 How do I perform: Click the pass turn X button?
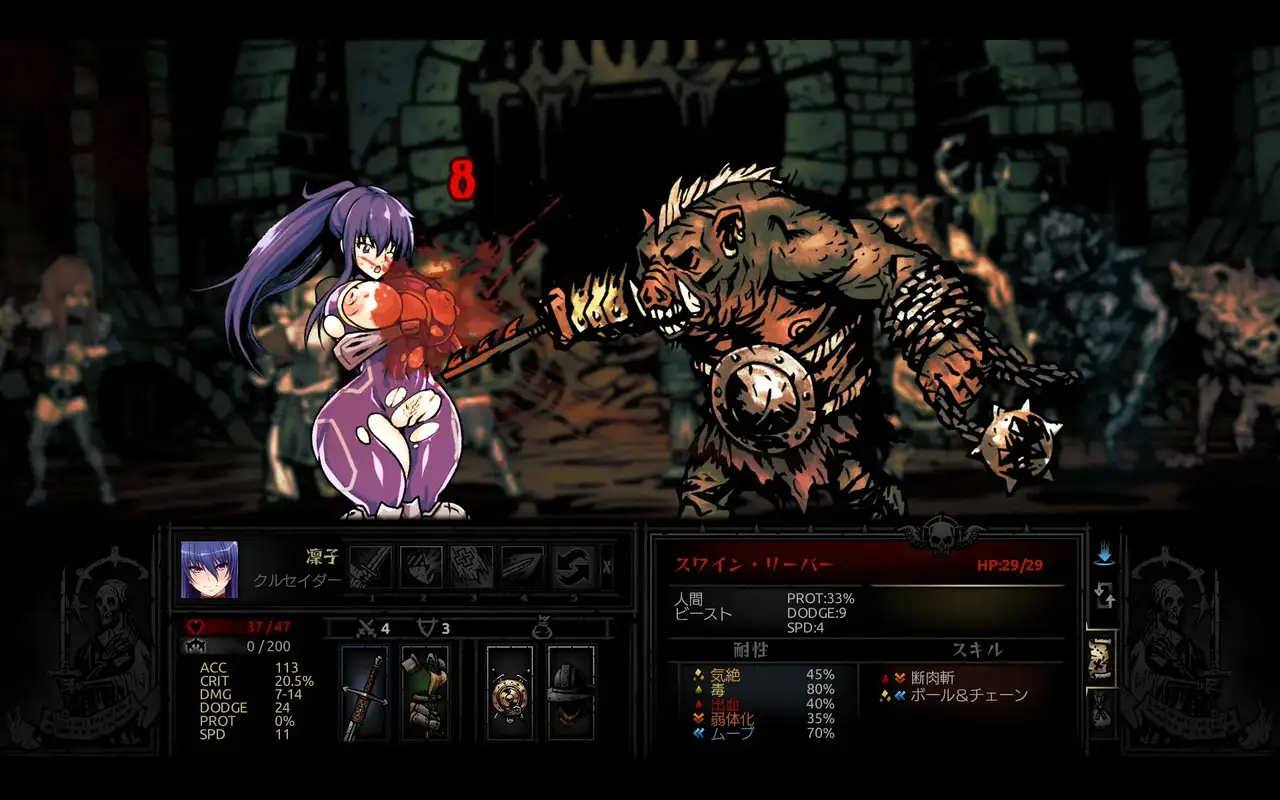607,568
